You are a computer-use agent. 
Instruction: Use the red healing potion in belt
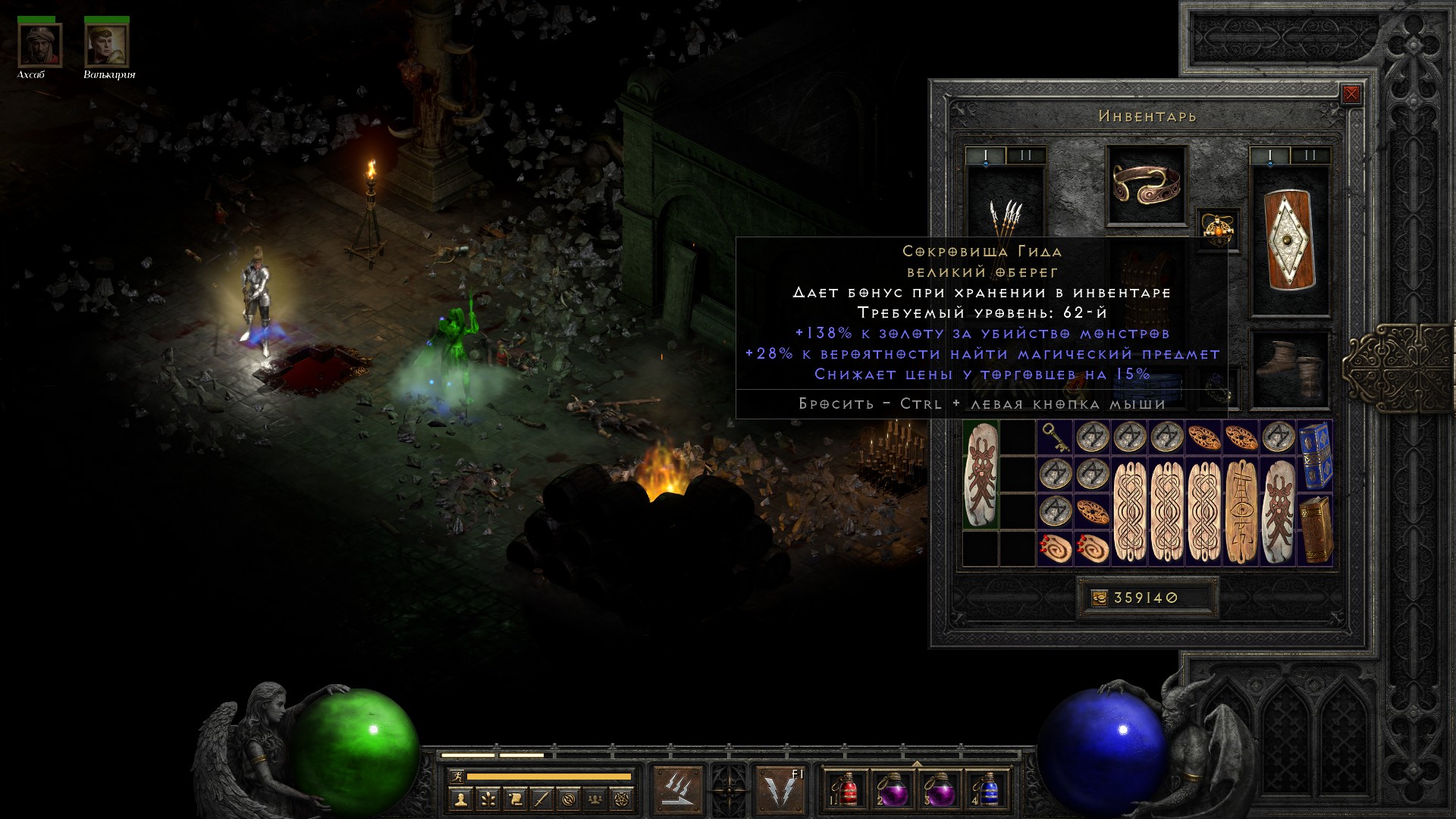846,789
